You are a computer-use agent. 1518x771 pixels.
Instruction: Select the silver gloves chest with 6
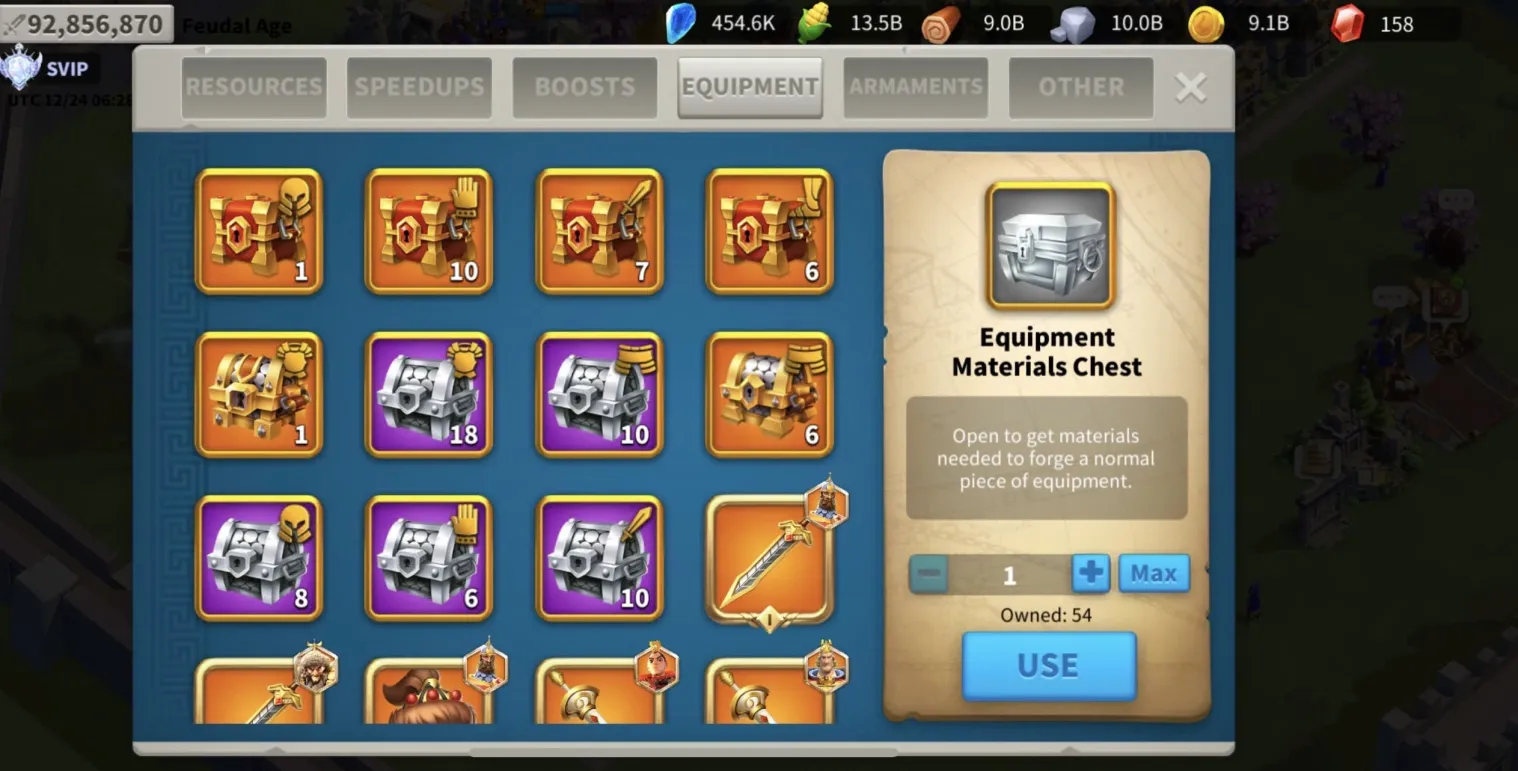coord(429,558)
